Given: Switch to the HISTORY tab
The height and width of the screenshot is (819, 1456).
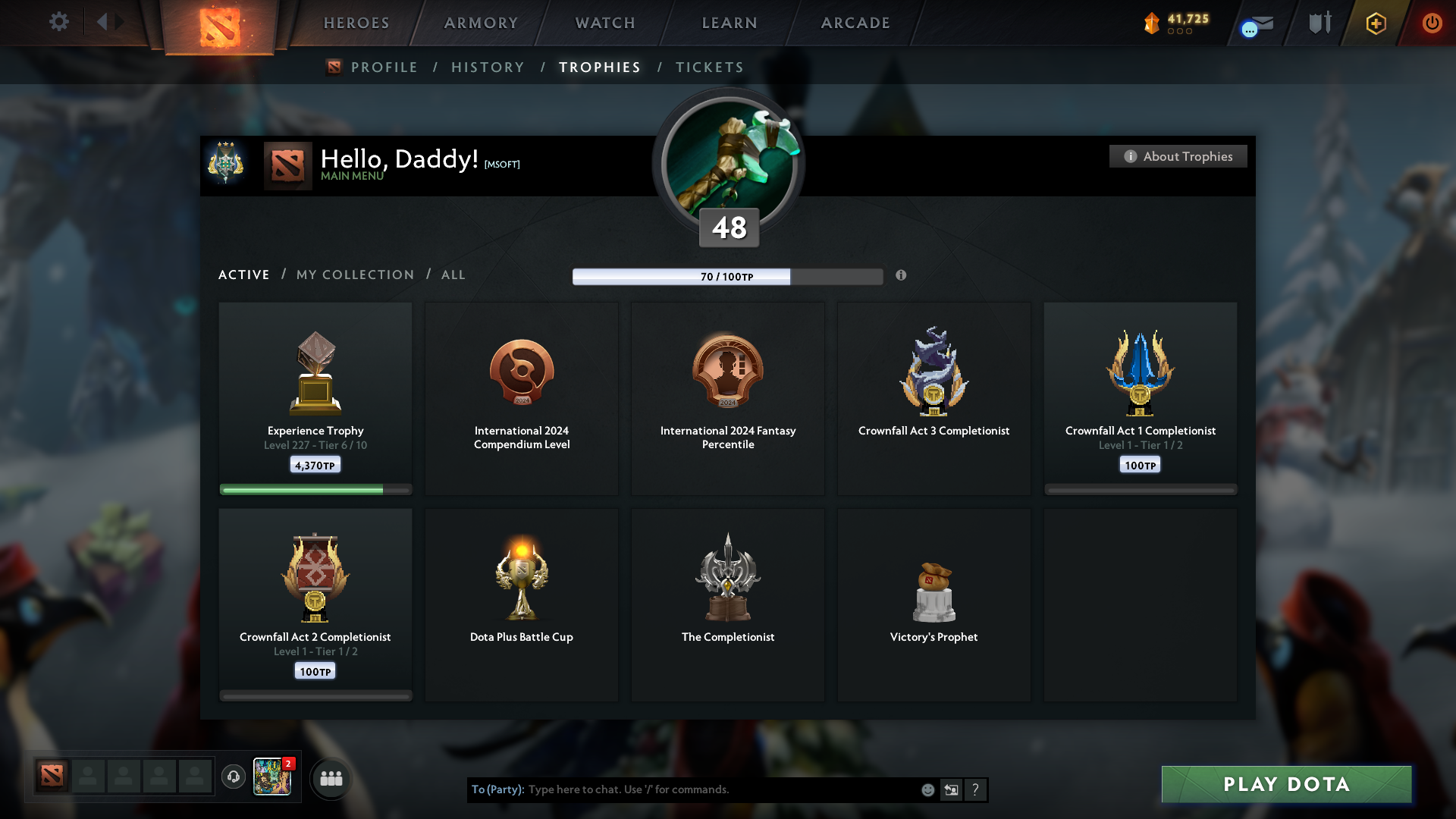Looking at the screenshot, I should pos(487,67).
